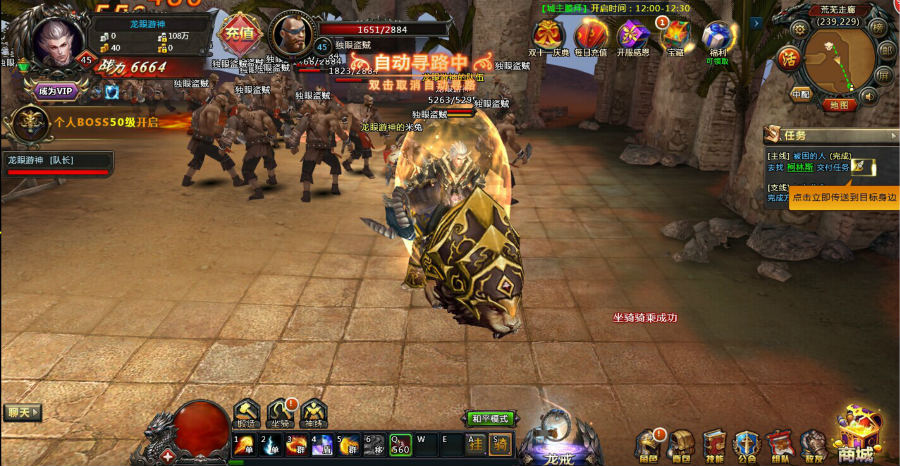Toggle the minimap sound speaker button
Image resolution: width=900 pixels, height=466 pixels.
pyautogui.click(x=868, y=96)
